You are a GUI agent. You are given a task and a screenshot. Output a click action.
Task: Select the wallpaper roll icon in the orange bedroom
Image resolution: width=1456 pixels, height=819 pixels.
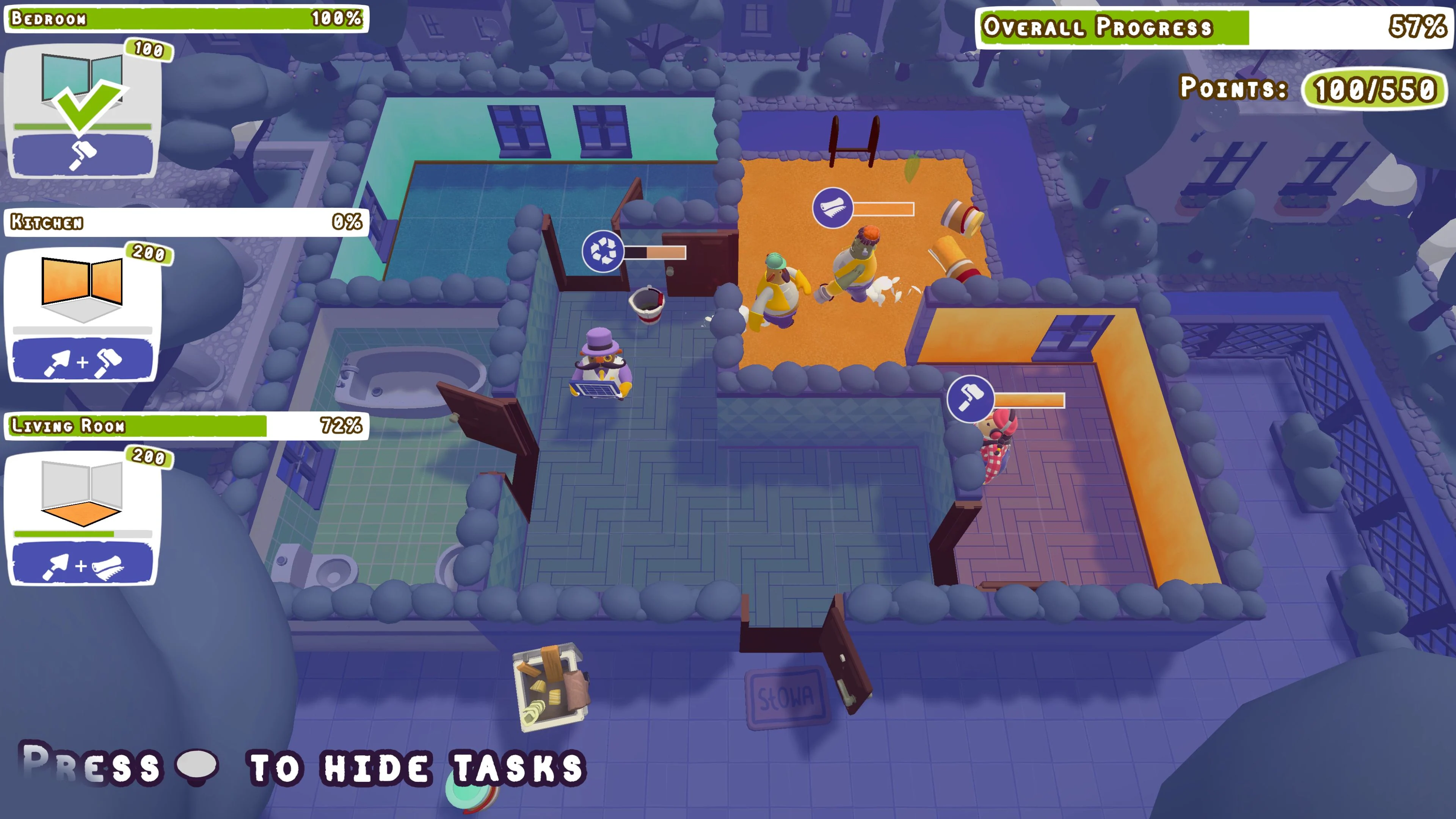832,207
